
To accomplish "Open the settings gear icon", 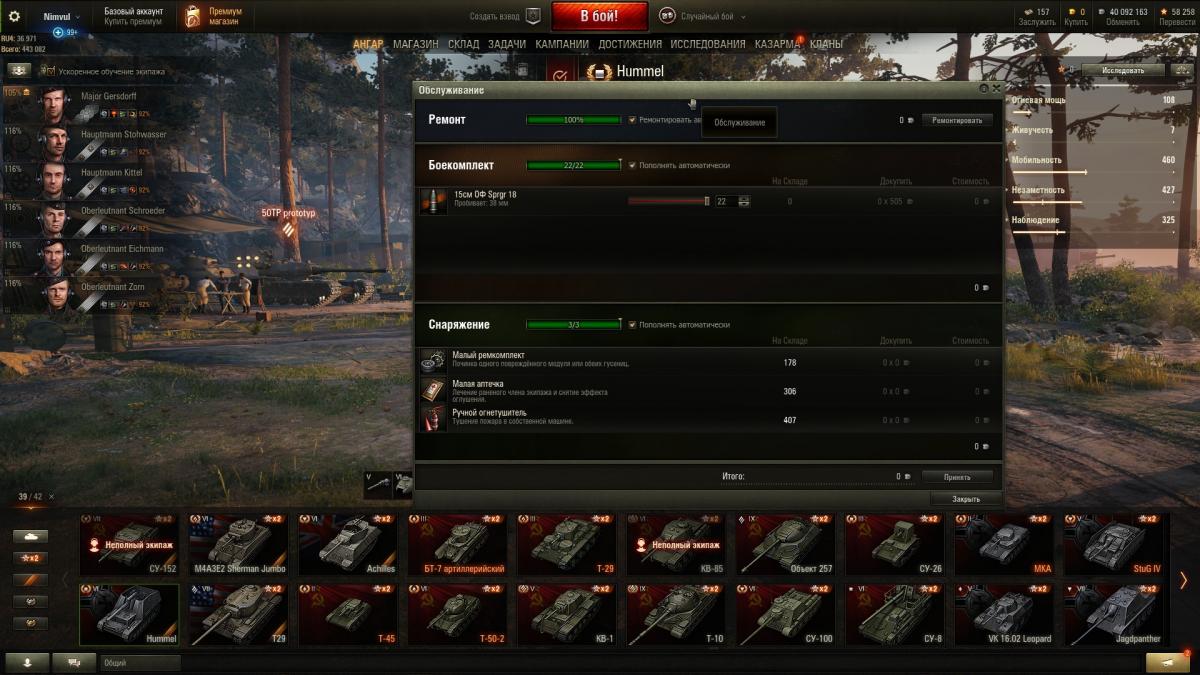I will pyautogui.click(x=14, y=16).
